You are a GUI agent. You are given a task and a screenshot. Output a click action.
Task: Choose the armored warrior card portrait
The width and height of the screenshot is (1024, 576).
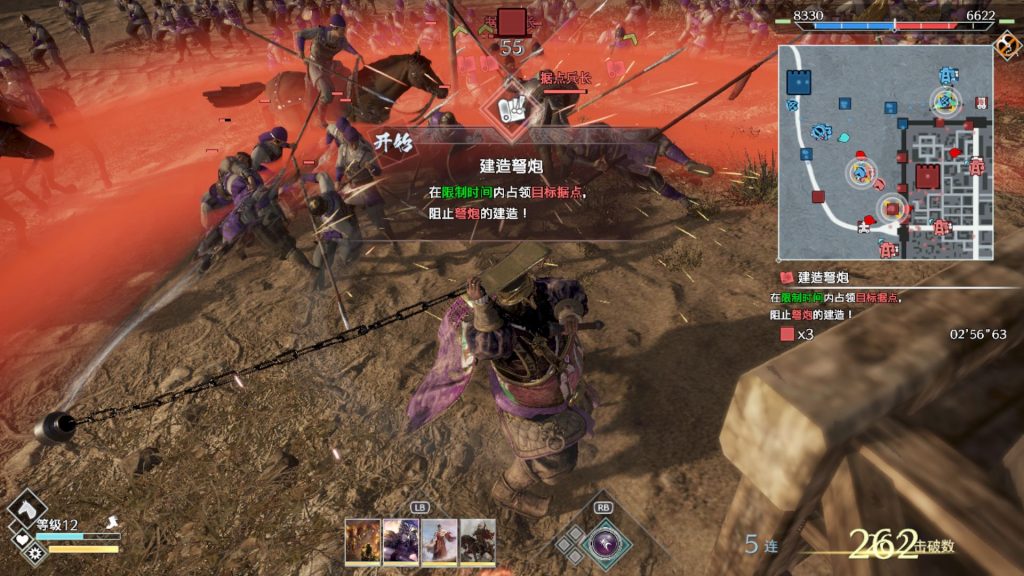pyautogui.click(x=401, y=540)
